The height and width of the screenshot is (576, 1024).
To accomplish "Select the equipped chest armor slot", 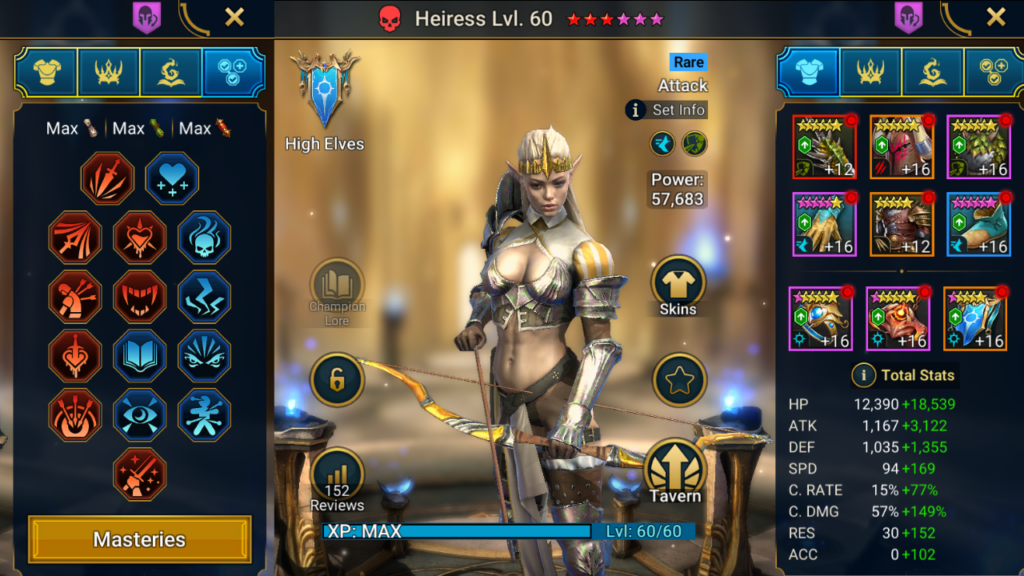I will pos(901,224).
